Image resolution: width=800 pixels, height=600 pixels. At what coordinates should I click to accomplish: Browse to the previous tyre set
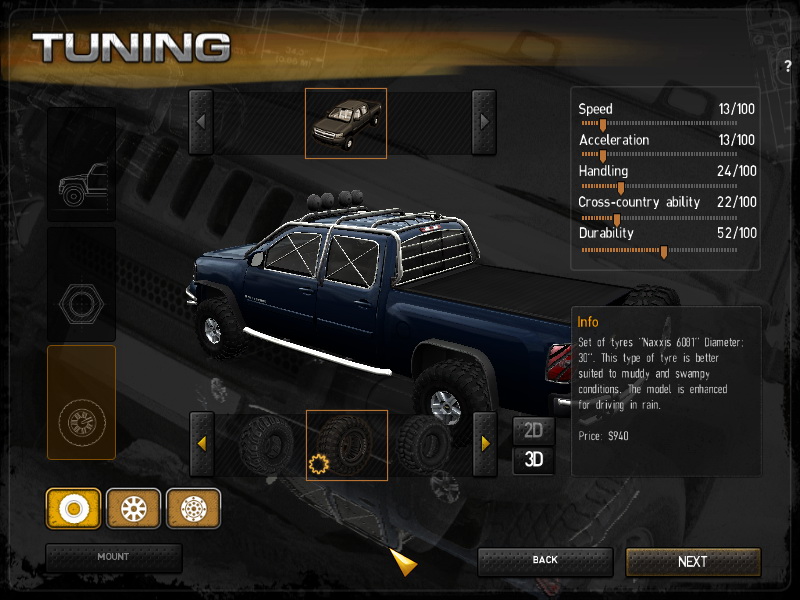(201, 443)
